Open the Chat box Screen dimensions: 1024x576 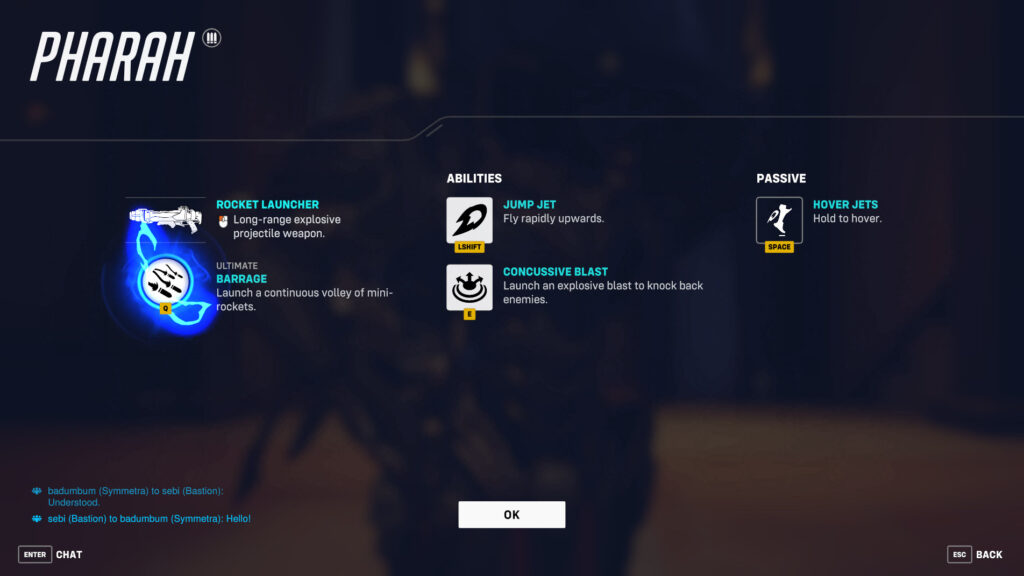tap(51, 554)
